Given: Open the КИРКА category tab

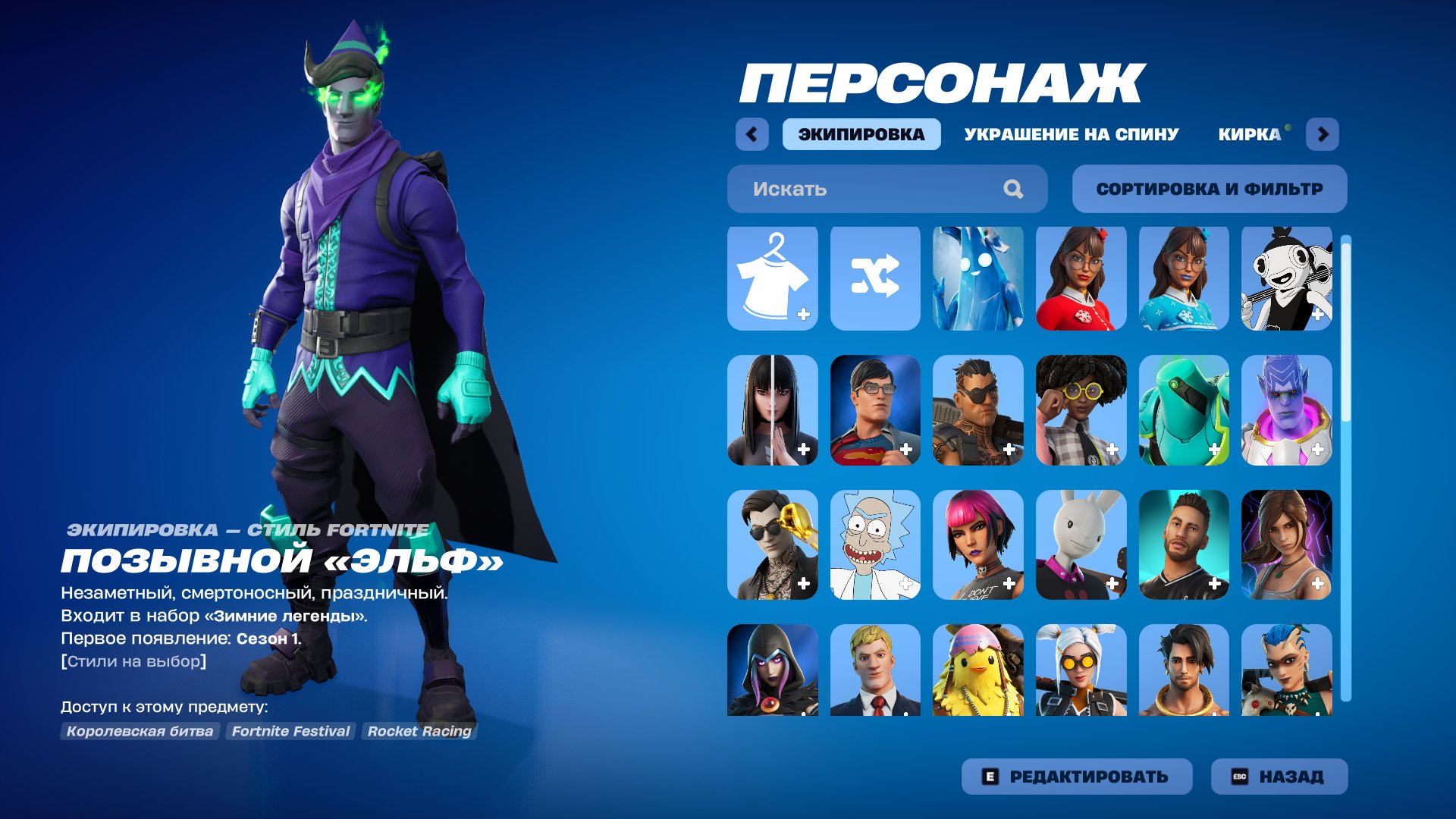Looking at the screenshot, I should point(1244,133).
